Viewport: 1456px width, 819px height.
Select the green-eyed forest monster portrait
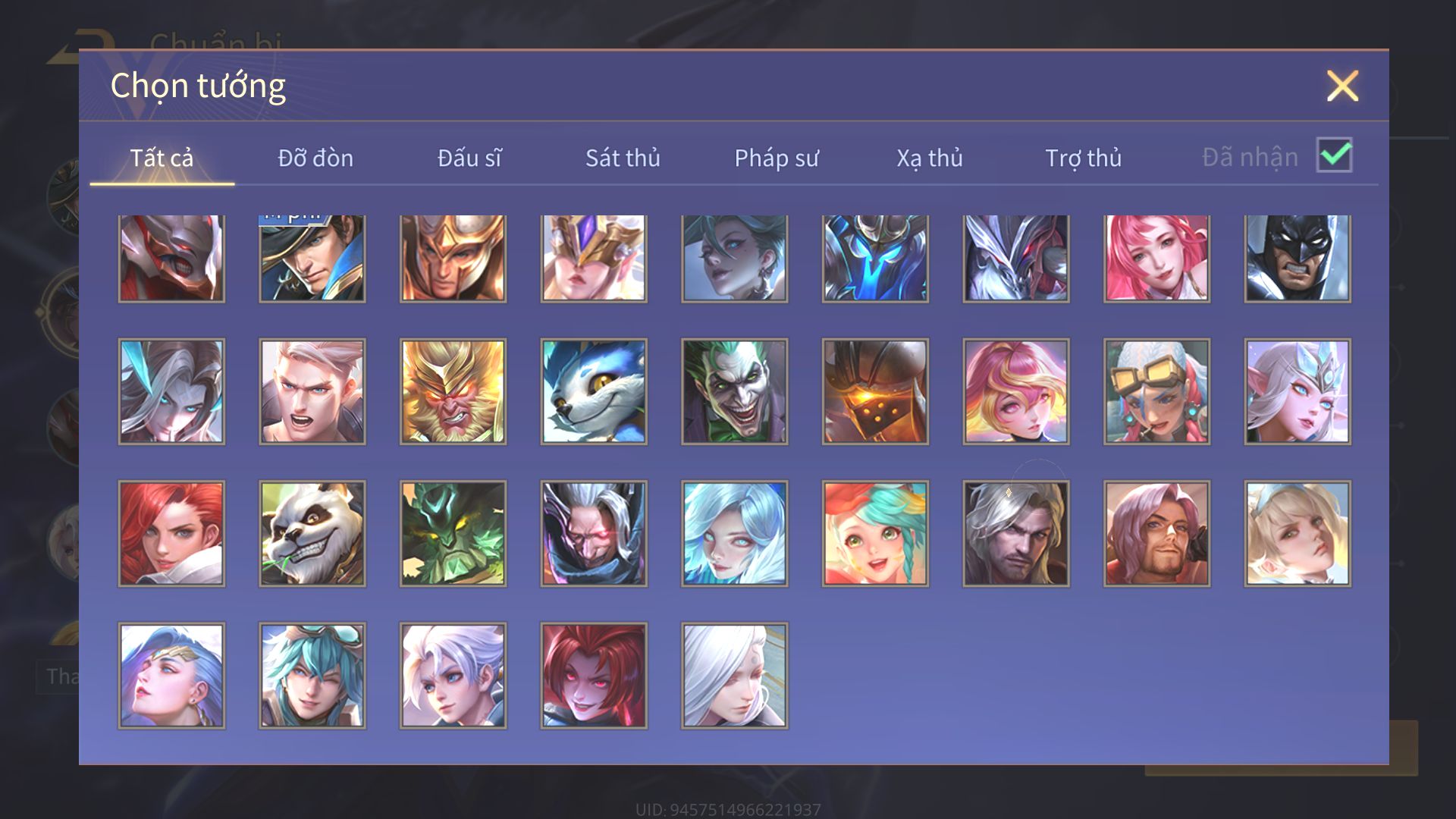click(x=453, y=533)
